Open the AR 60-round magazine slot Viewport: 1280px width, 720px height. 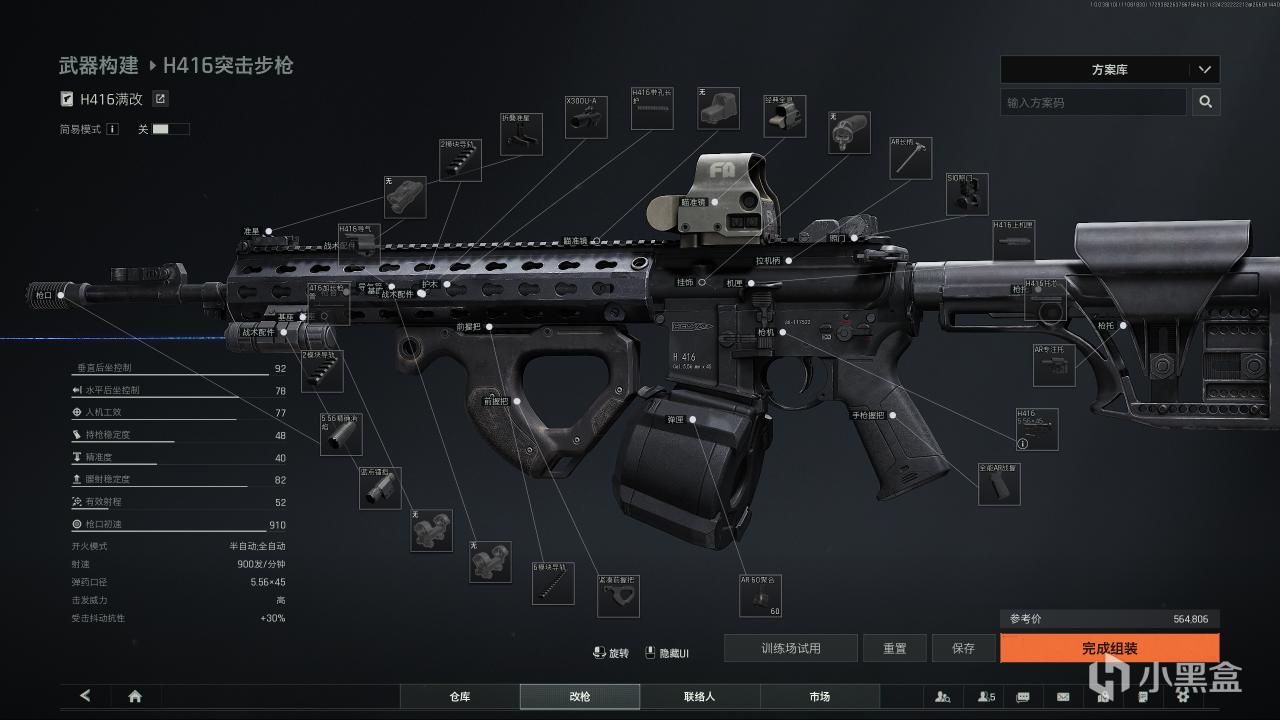tap(761, 596)
